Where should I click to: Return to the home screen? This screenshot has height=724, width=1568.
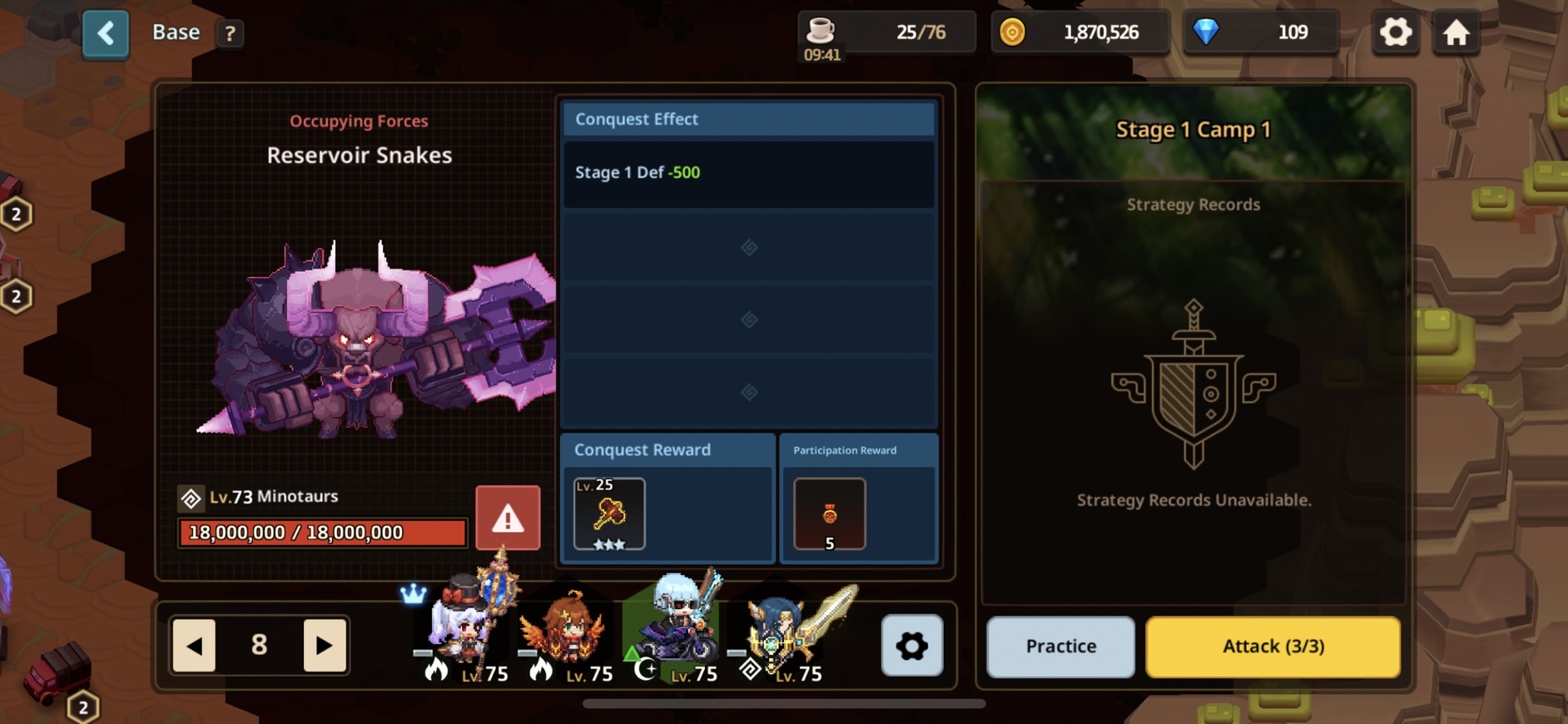1456,33
